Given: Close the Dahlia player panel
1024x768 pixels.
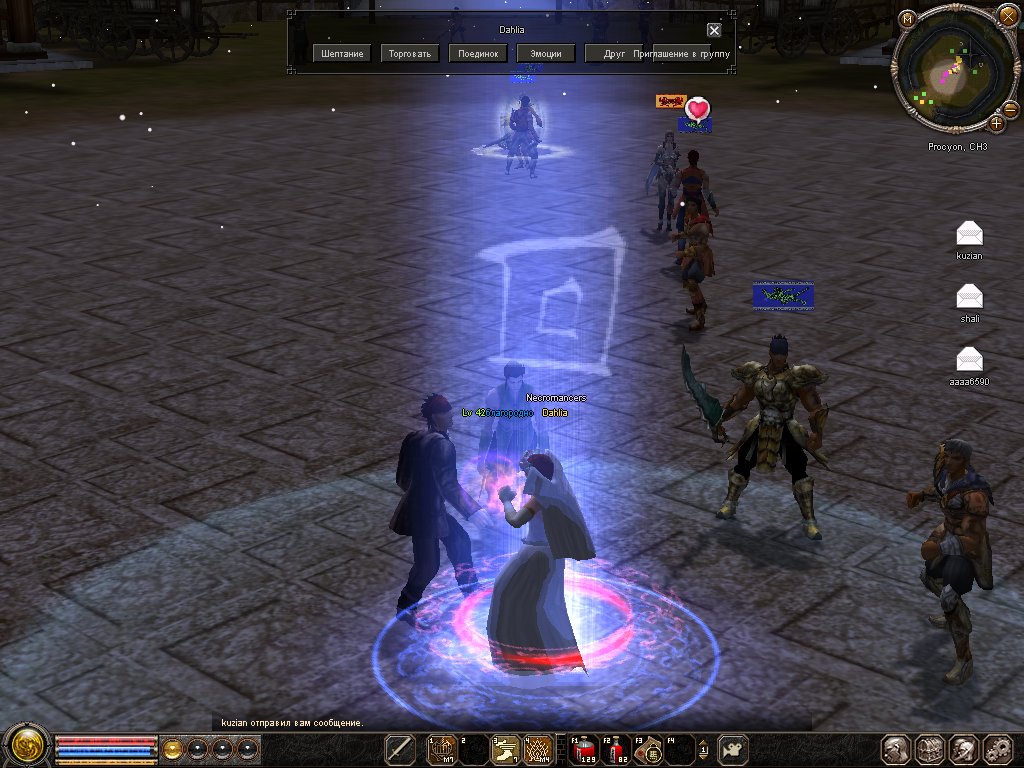Looking at the screenshot, I should tap(714, 30).
